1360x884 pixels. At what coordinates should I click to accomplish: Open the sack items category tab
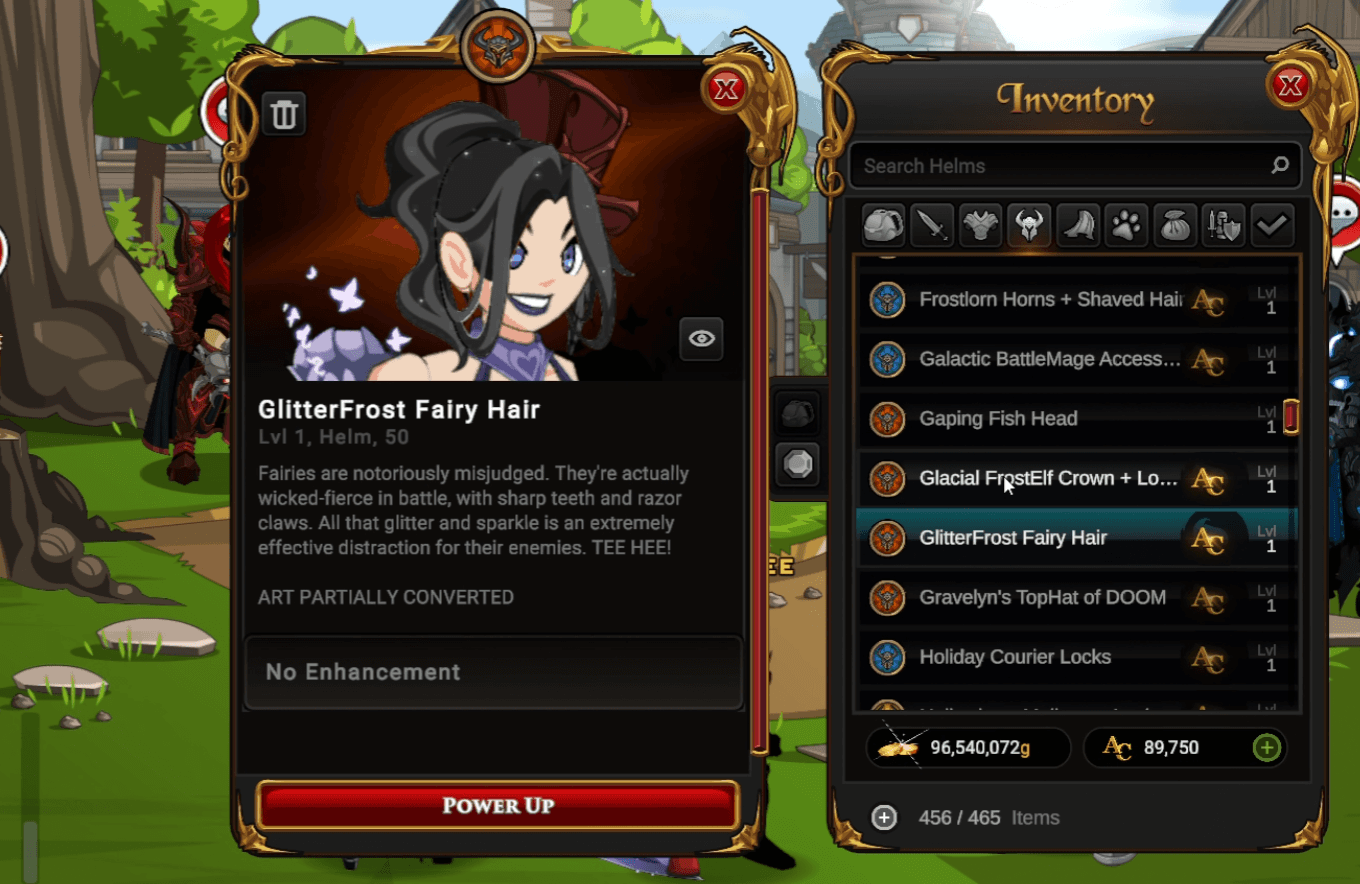pyautogui.click(x=1174, y=226)
